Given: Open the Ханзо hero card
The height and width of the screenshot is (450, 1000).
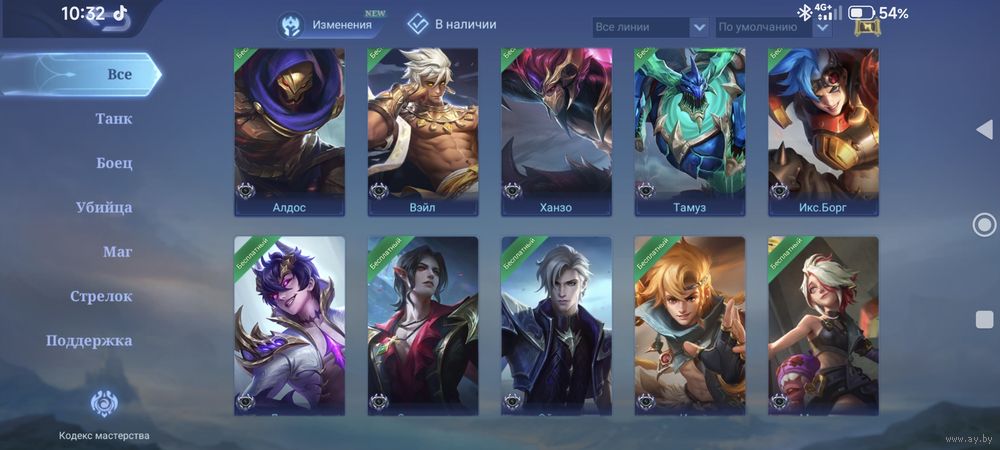Looking at the screenshot, I should [x=556, y=132].
